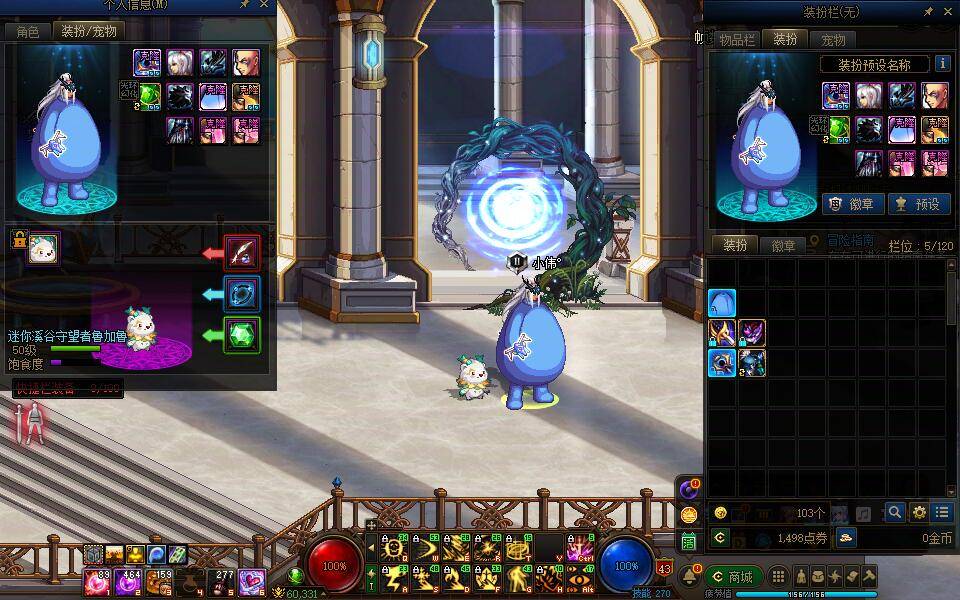Open inventory settings gear button
The width and height of the screenshot is (960, 600).
[x=919, y=512]
